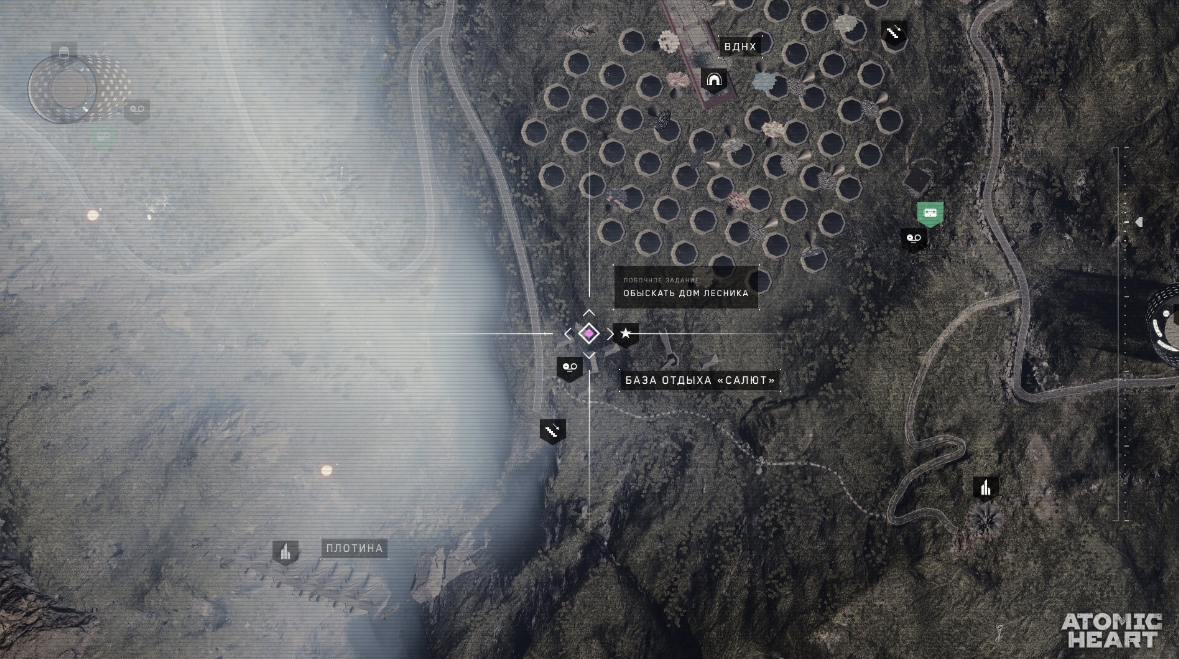Click the Плотина location label
Image resolution: width=1179 pixels, height=659 pixels.
click(x=355, y=548)
